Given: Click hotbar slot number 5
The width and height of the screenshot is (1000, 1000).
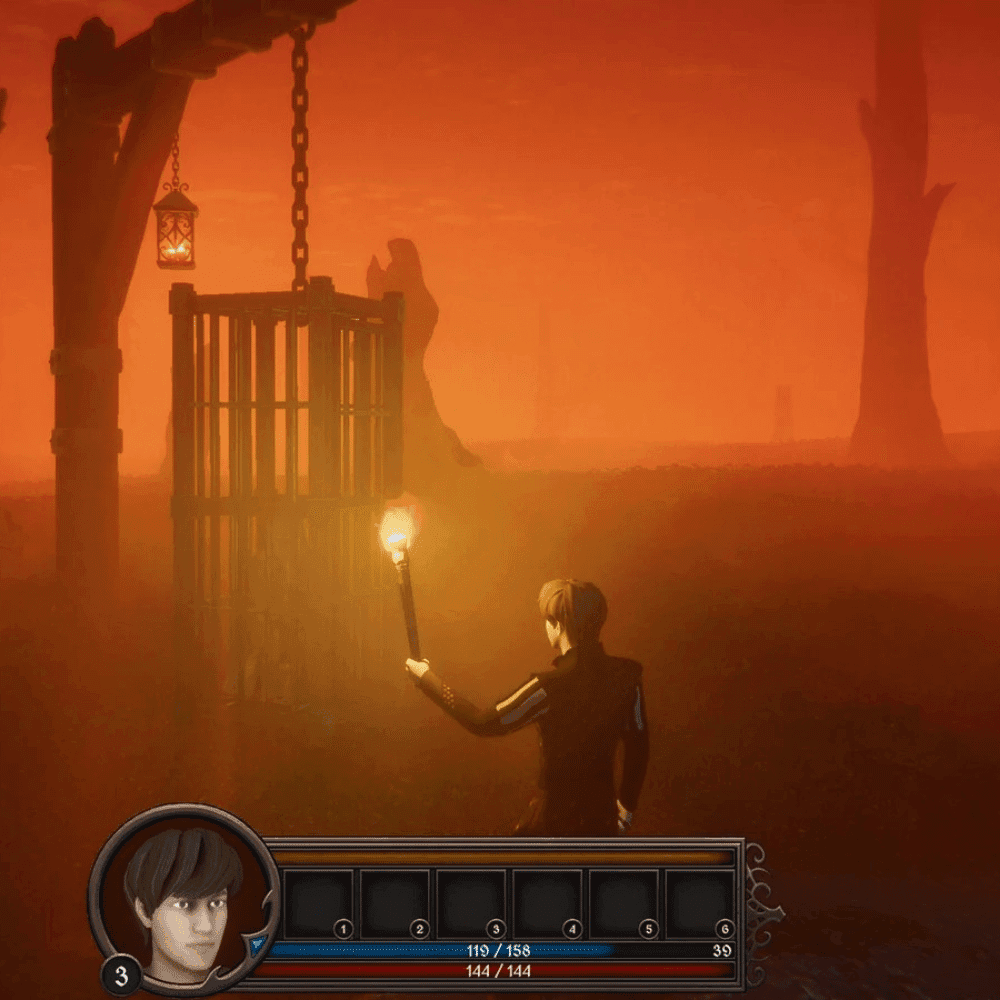Looking at the screenshot, I should pos(623,904).
